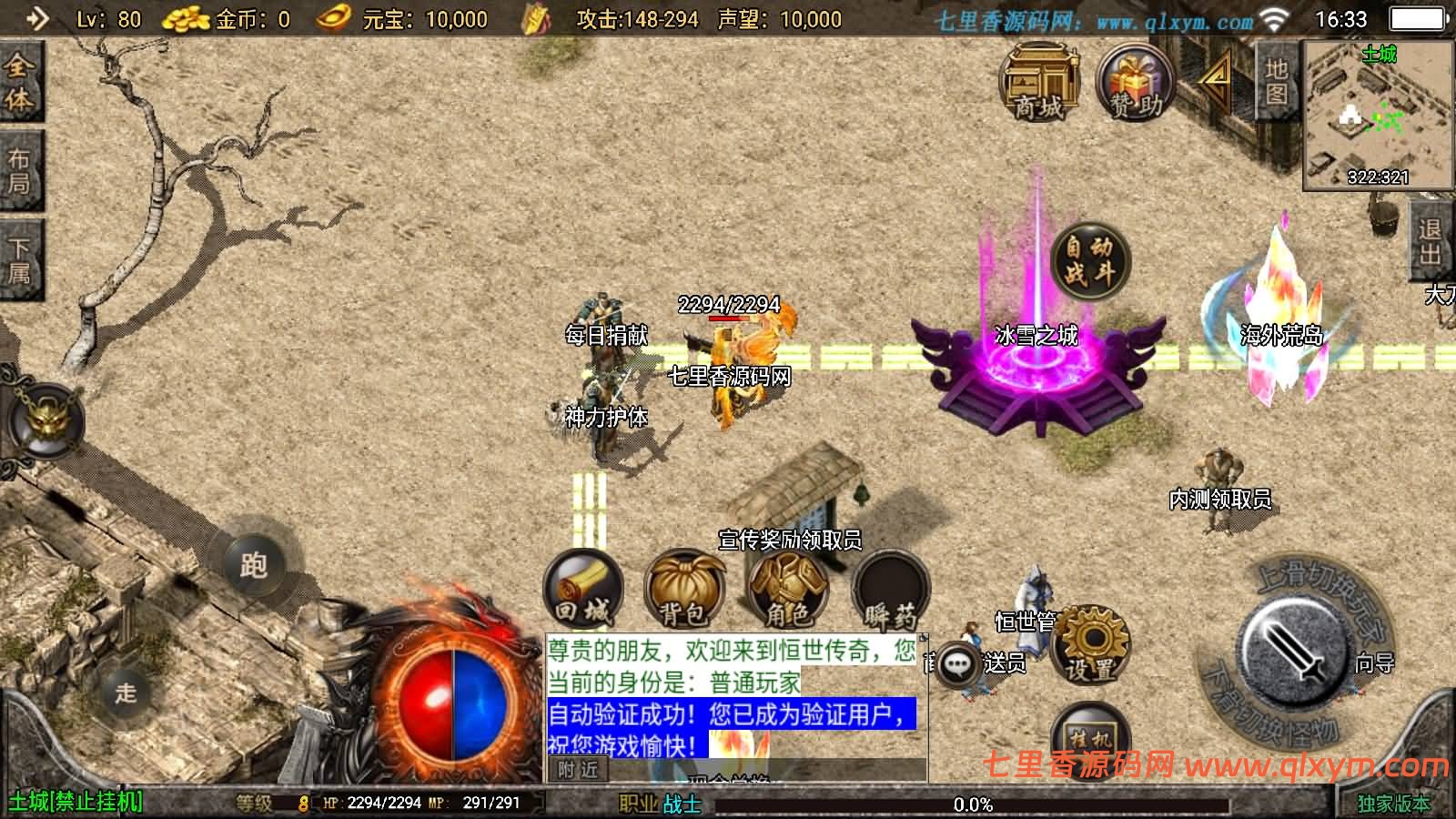Select the 全体 chat tab

[x=20, y=80]
